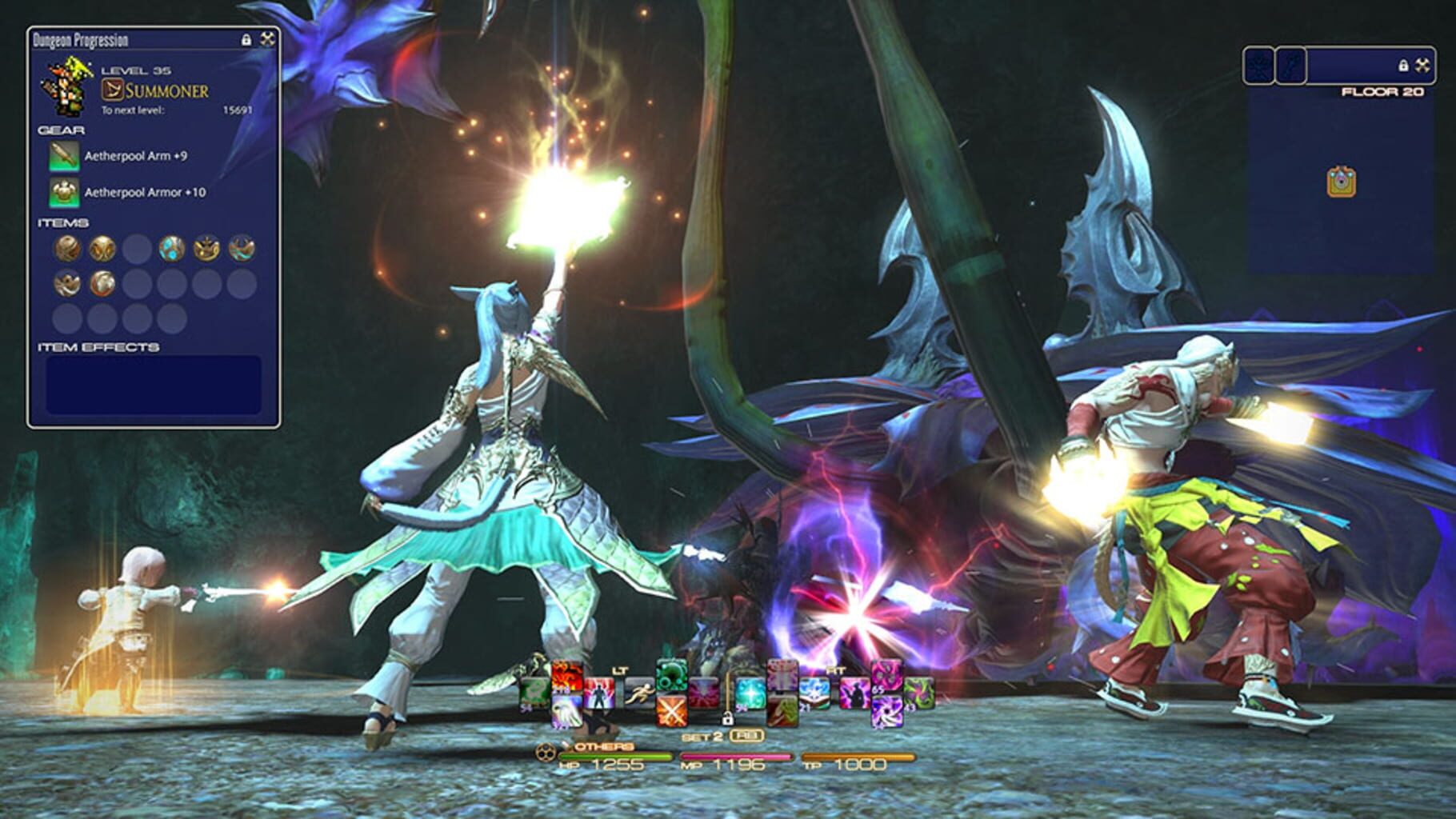The width and height of the screenshot is (1456, 819).
Task: Open the resize control on the Dungeon Progression panel
Action: coord(266,38)
